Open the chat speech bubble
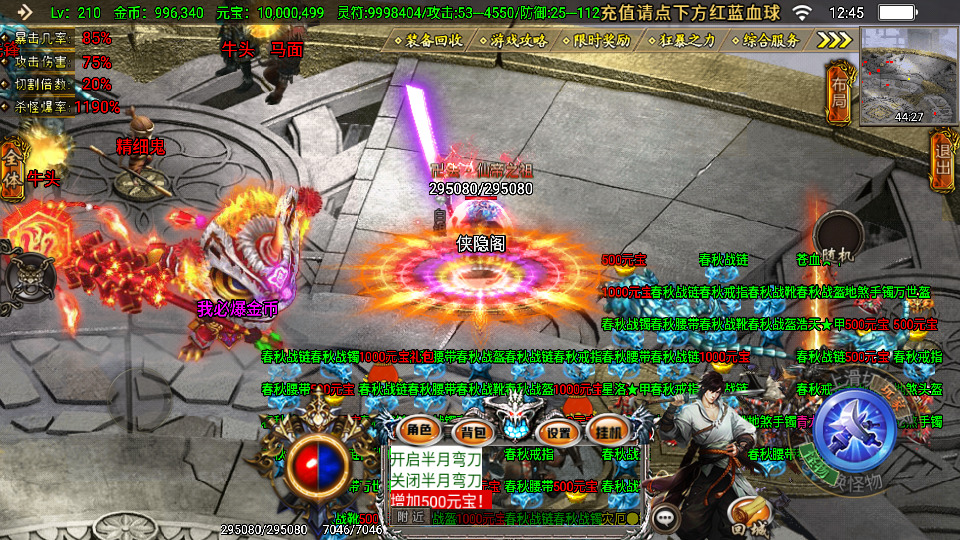The width and height of the screenshot is (960, 540). click(666, 518)
